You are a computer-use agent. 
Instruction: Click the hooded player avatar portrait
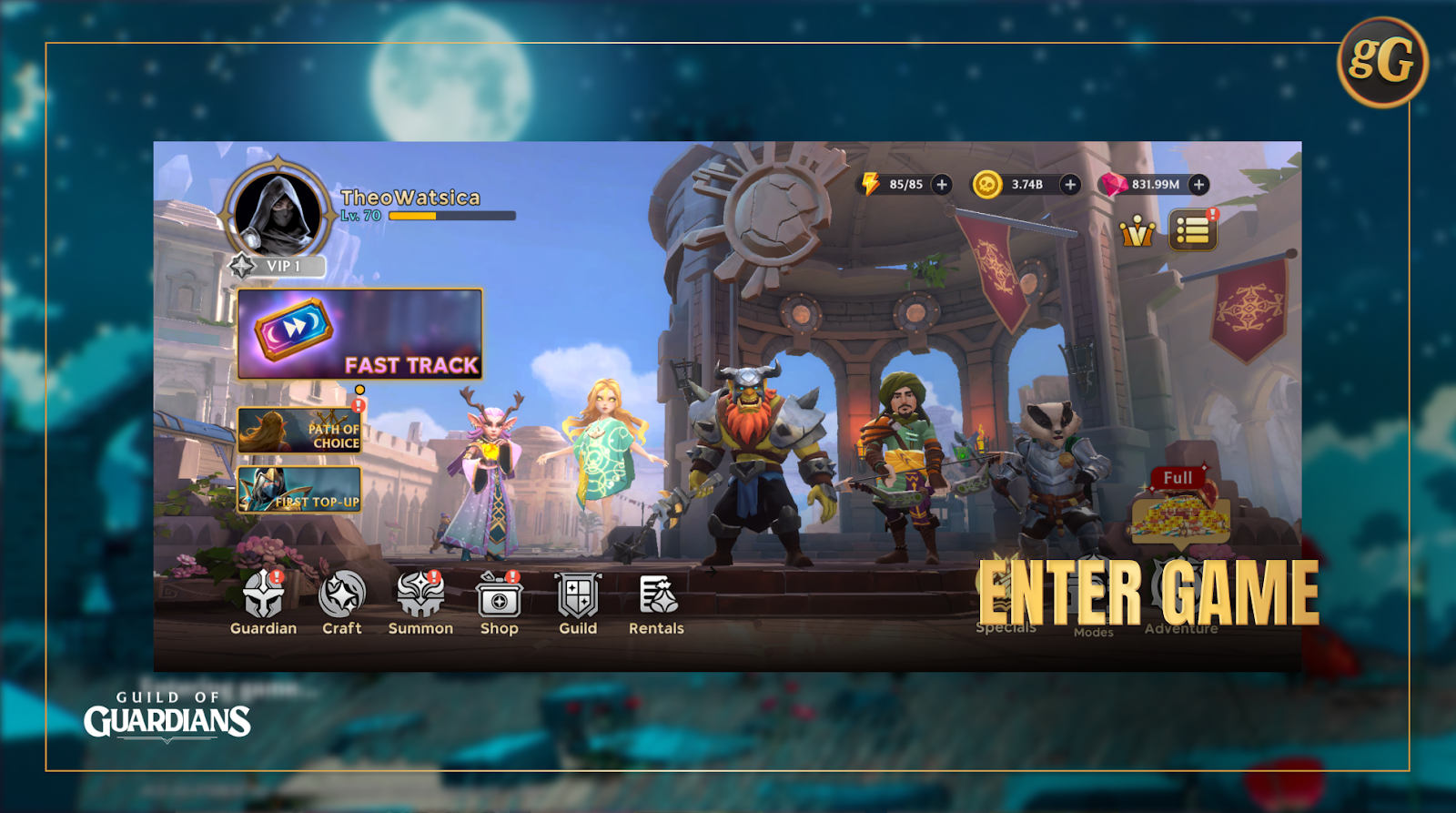coord(278,211)
